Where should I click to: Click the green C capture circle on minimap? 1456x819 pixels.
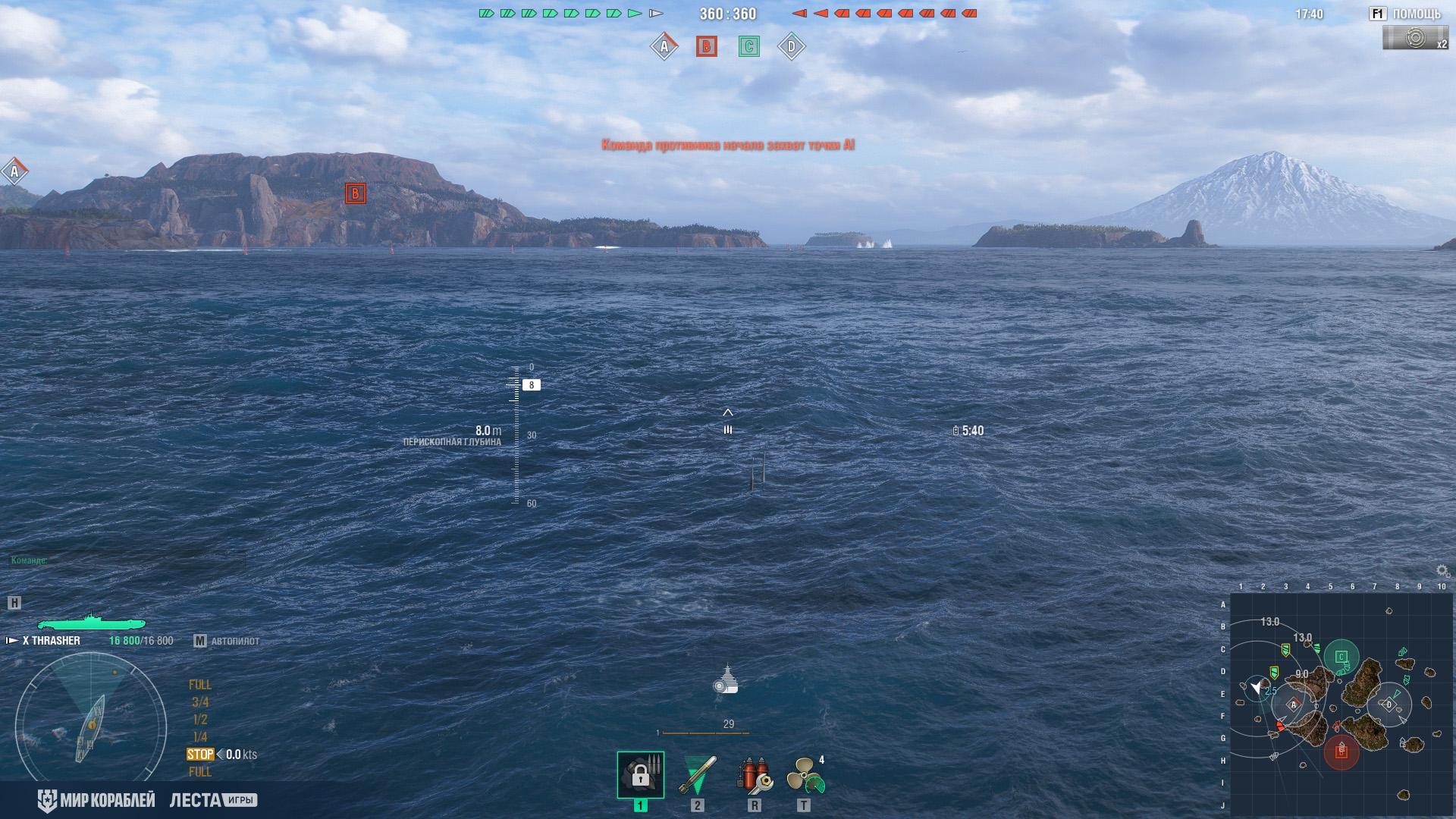coord(1341,657)
